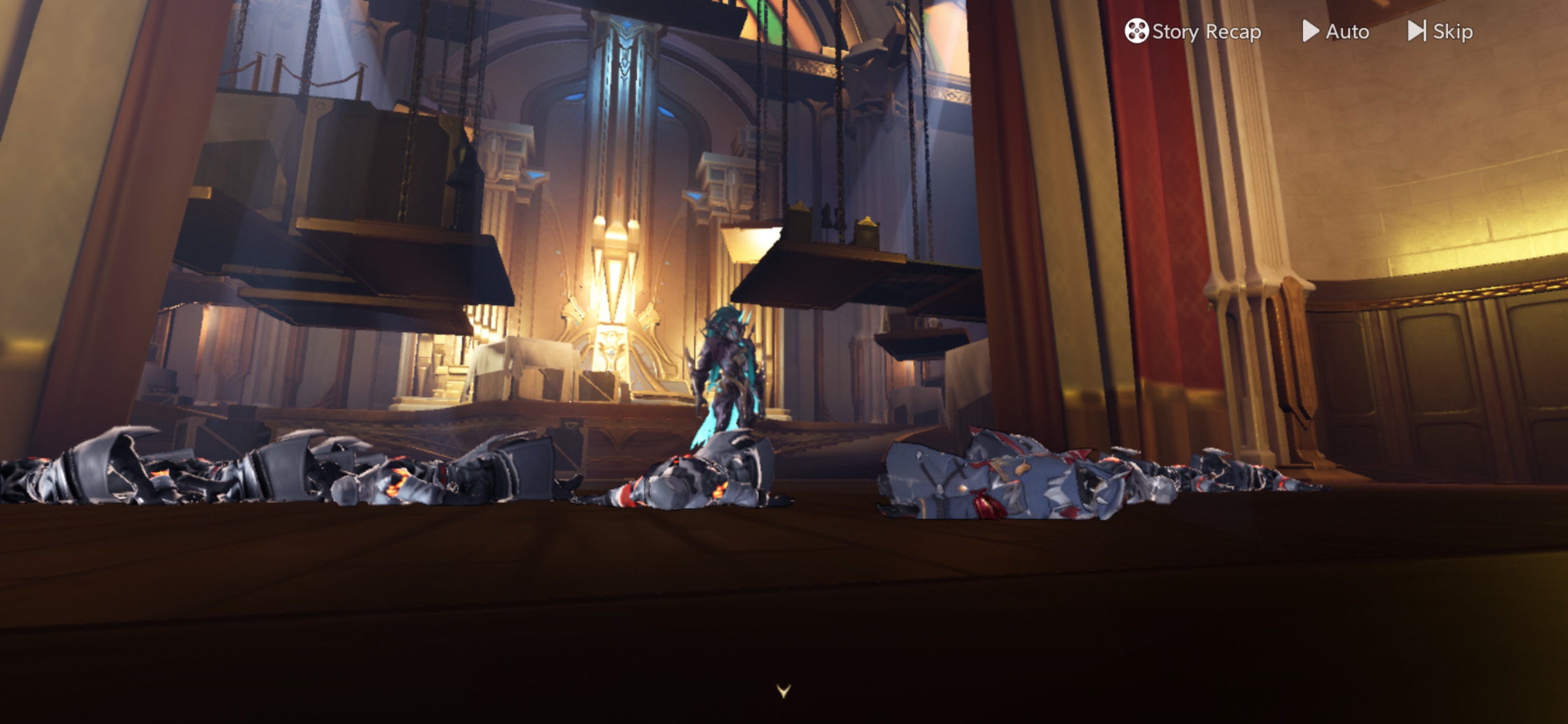
Task: Skip the cutscene
Action: point(1440,31)
